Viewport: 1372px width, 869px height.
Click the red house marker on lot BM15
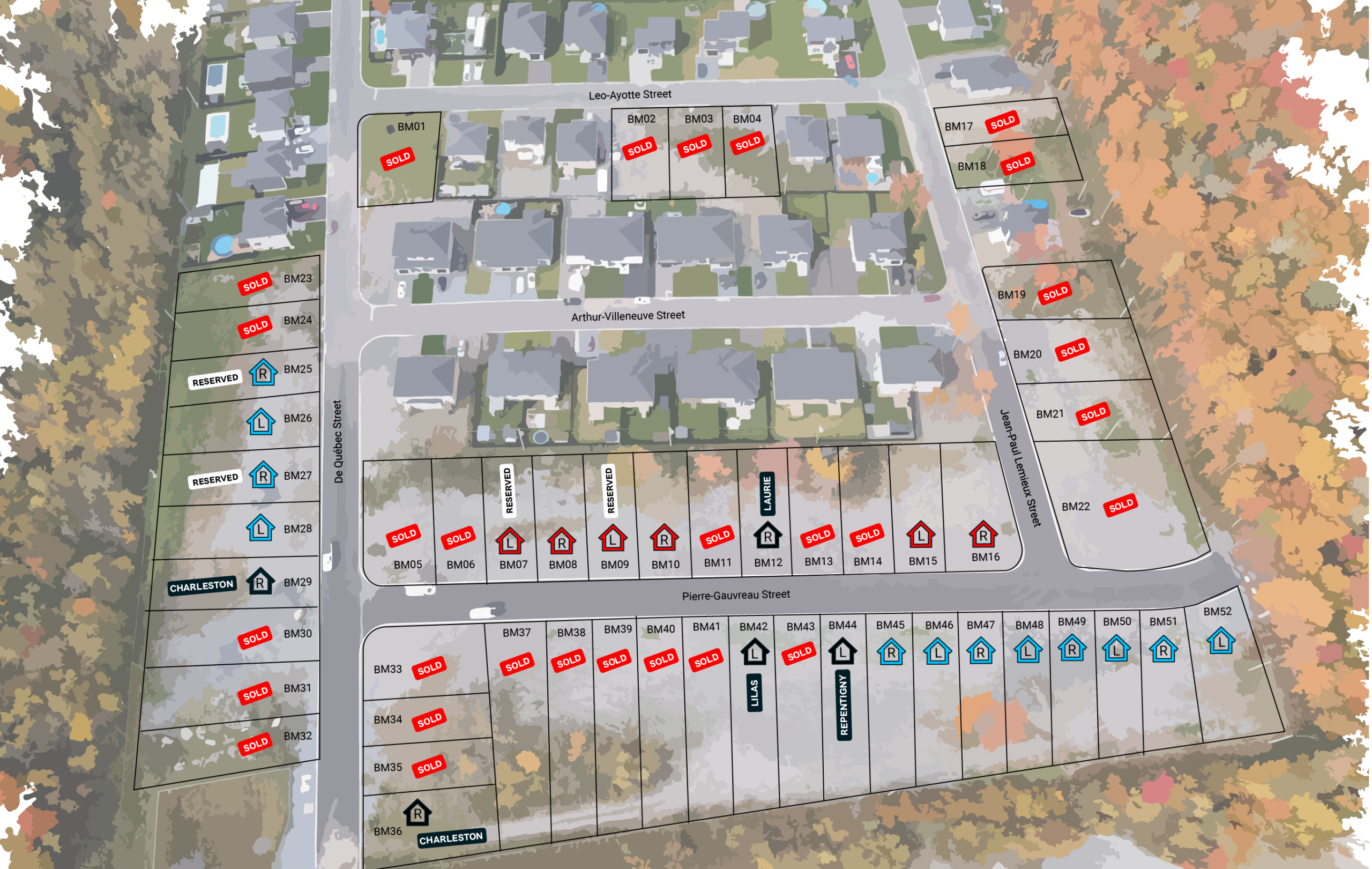pos(921,535)
